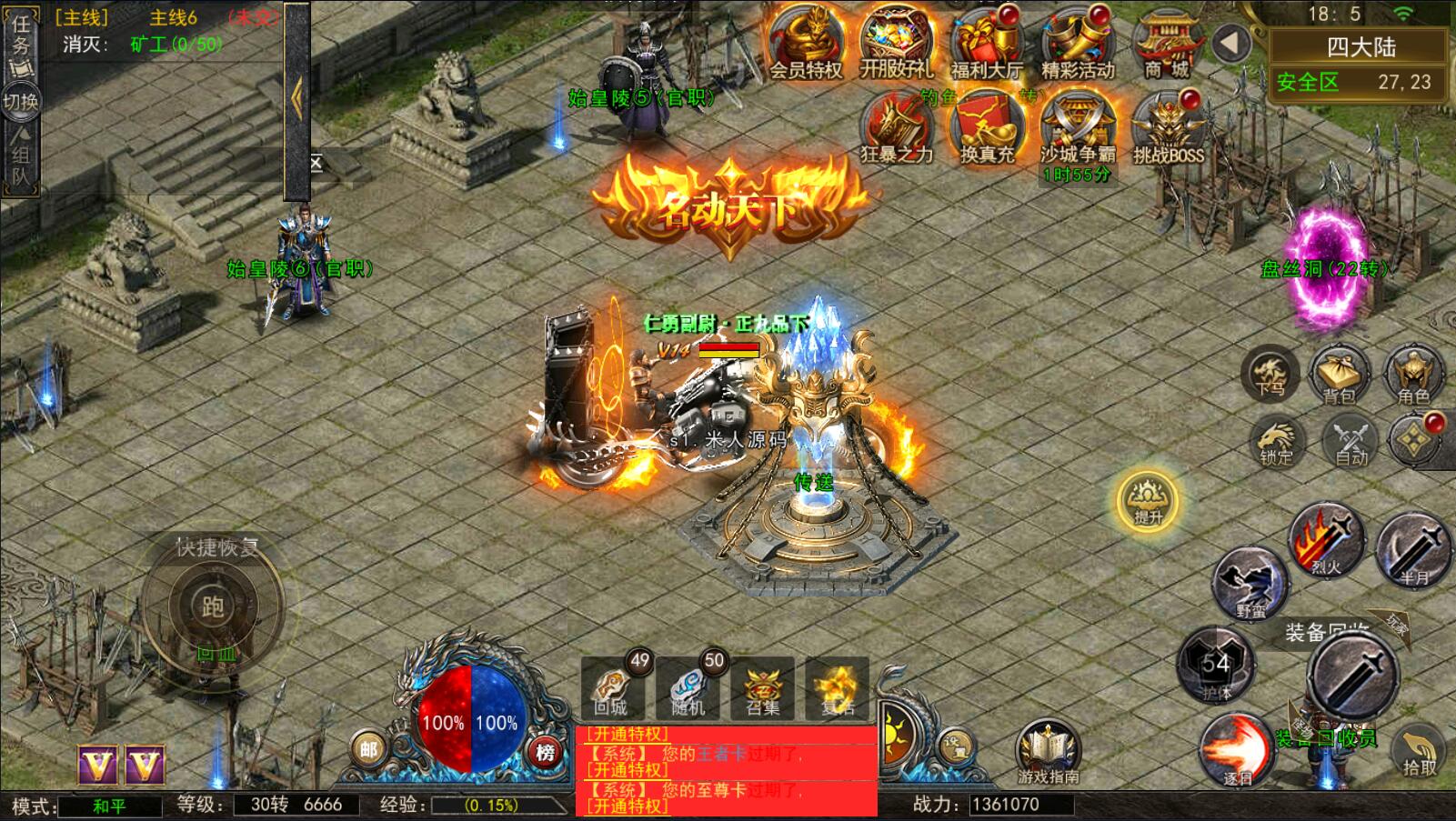Activate the 狂暴之力 berserk power icon

pyautogui.click(x=897, y=128)
